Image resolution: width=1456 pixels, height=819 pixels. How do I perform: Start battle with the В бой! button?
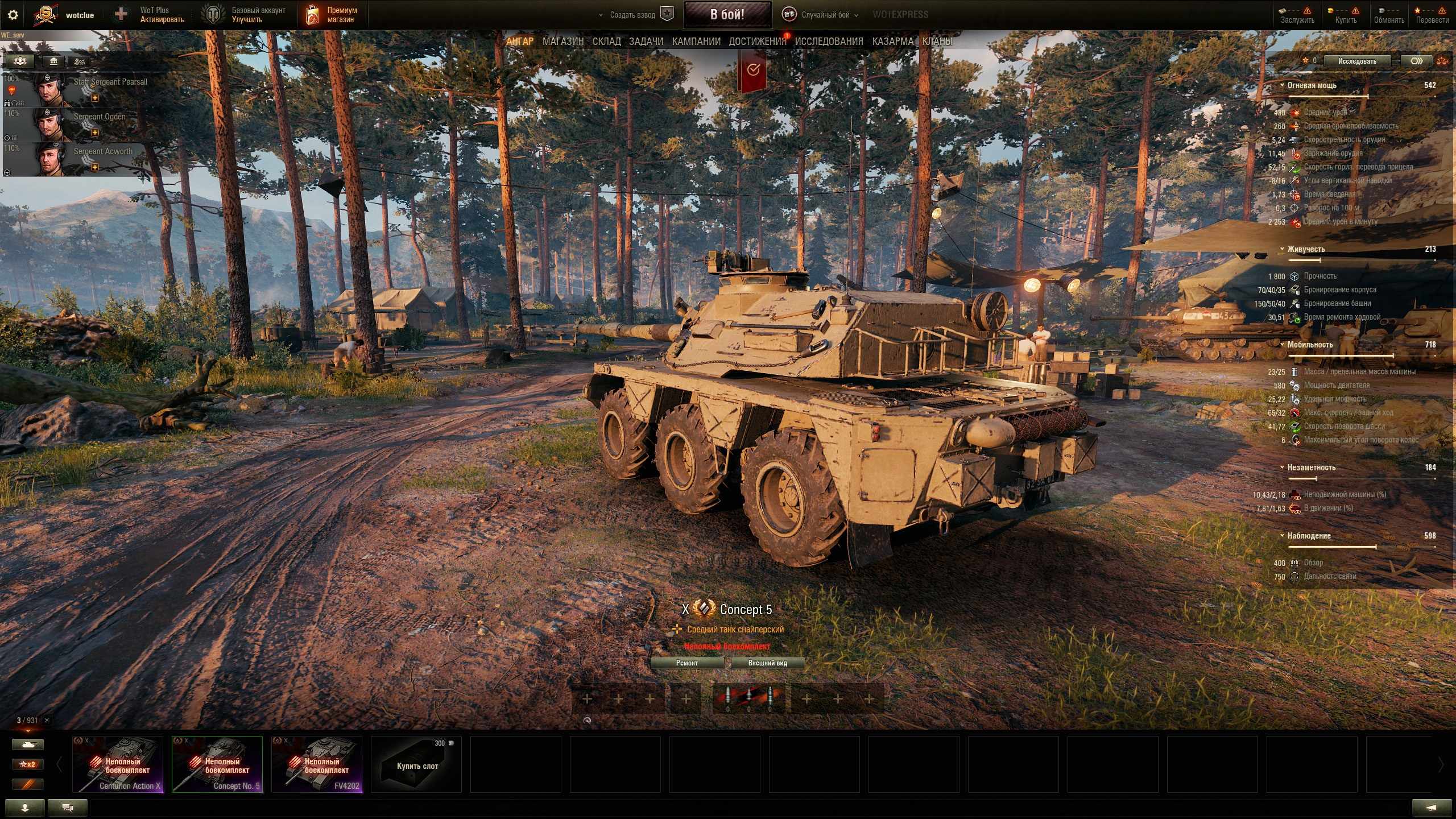click(727, 15)
